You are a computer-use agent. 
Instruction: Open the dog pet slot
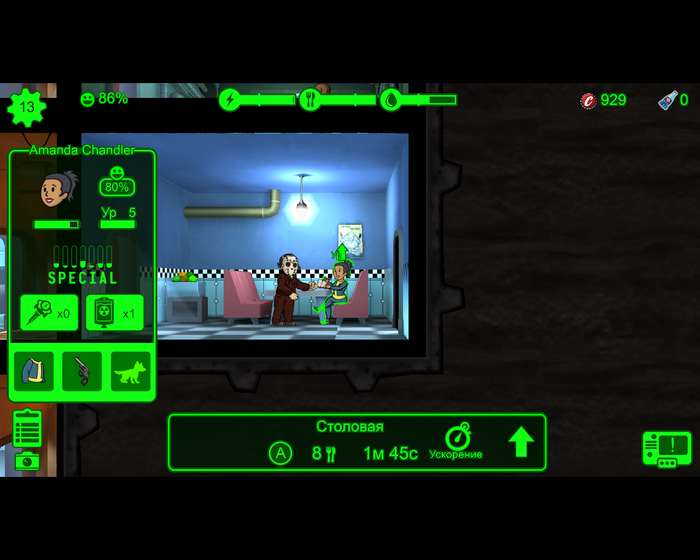point(130,371)
